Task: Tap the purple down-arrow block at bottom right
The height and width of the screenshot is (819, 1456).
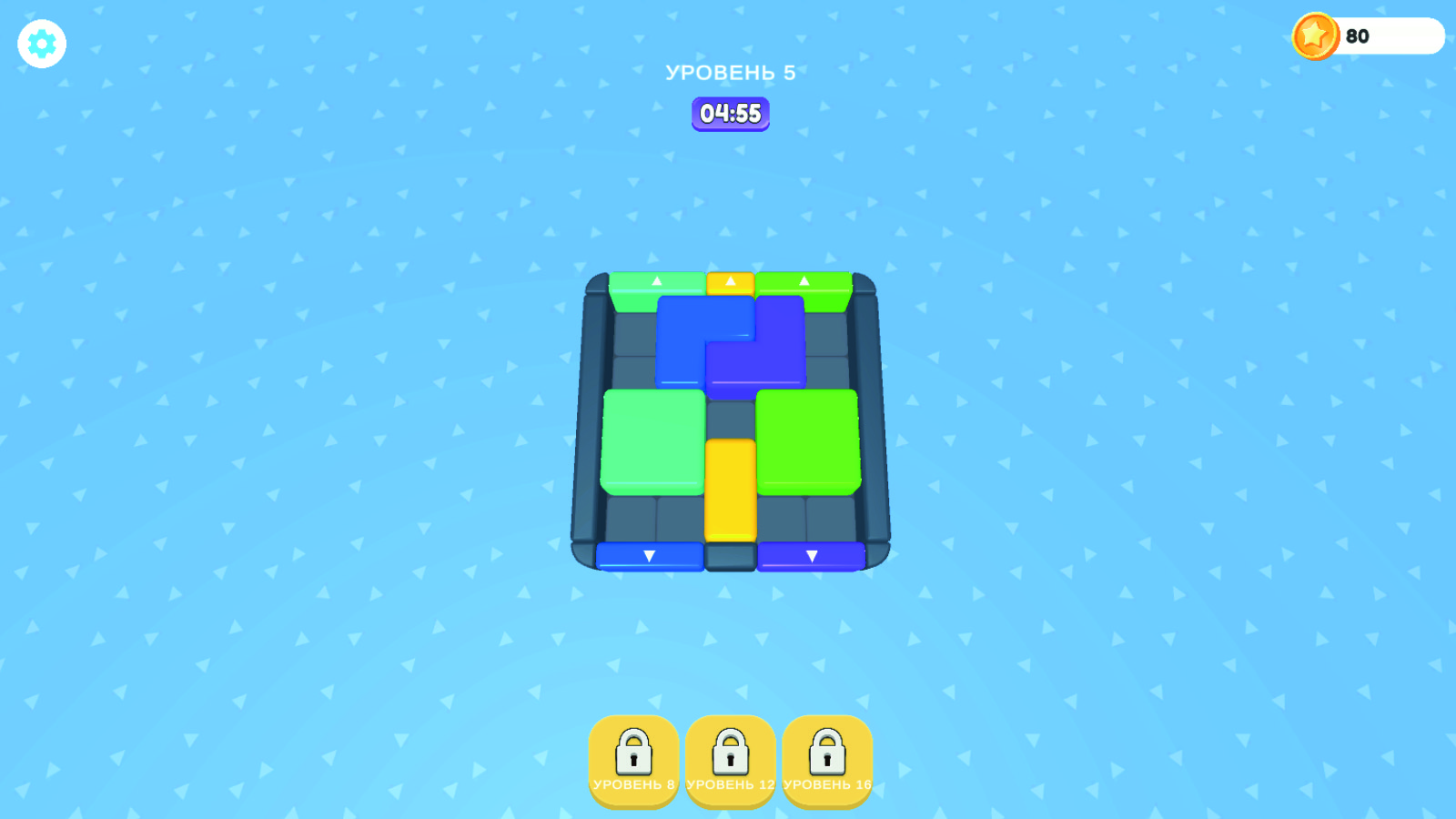Action: 813,555
